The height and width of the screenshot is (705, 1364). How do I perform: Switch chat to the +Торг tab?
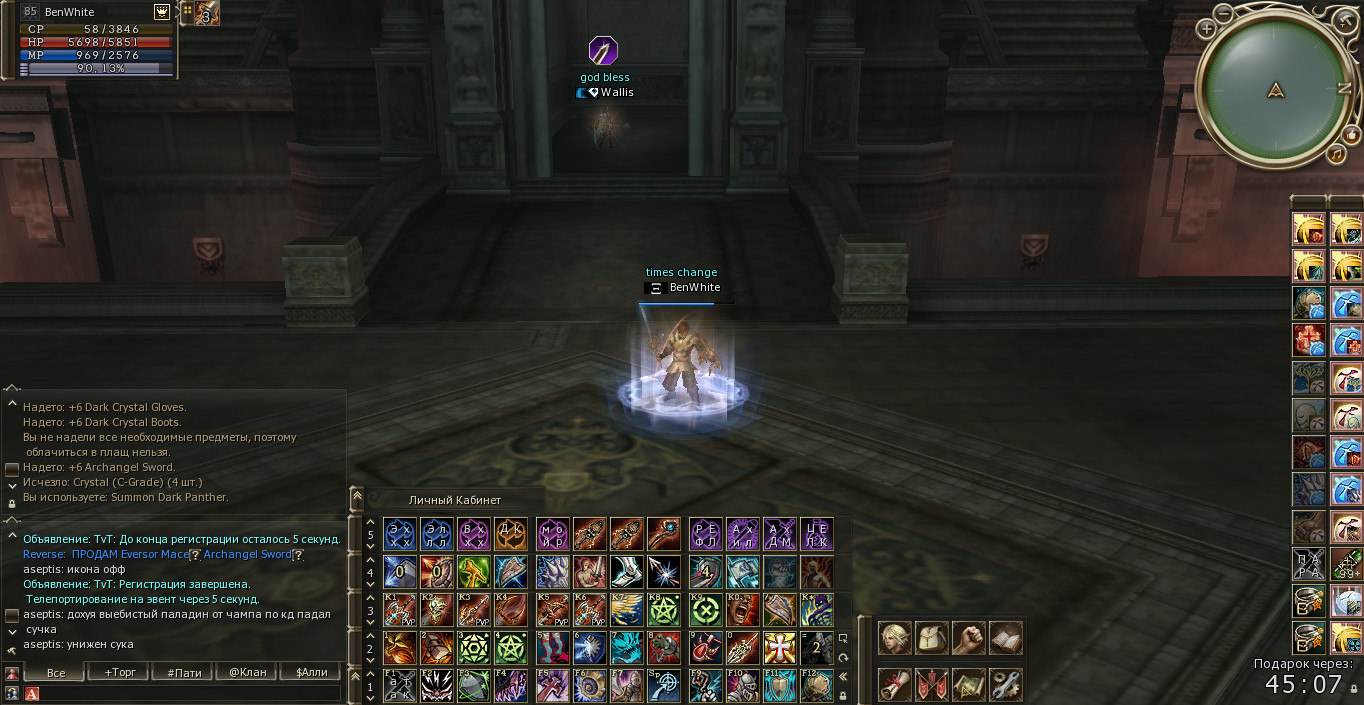[119, 672]
